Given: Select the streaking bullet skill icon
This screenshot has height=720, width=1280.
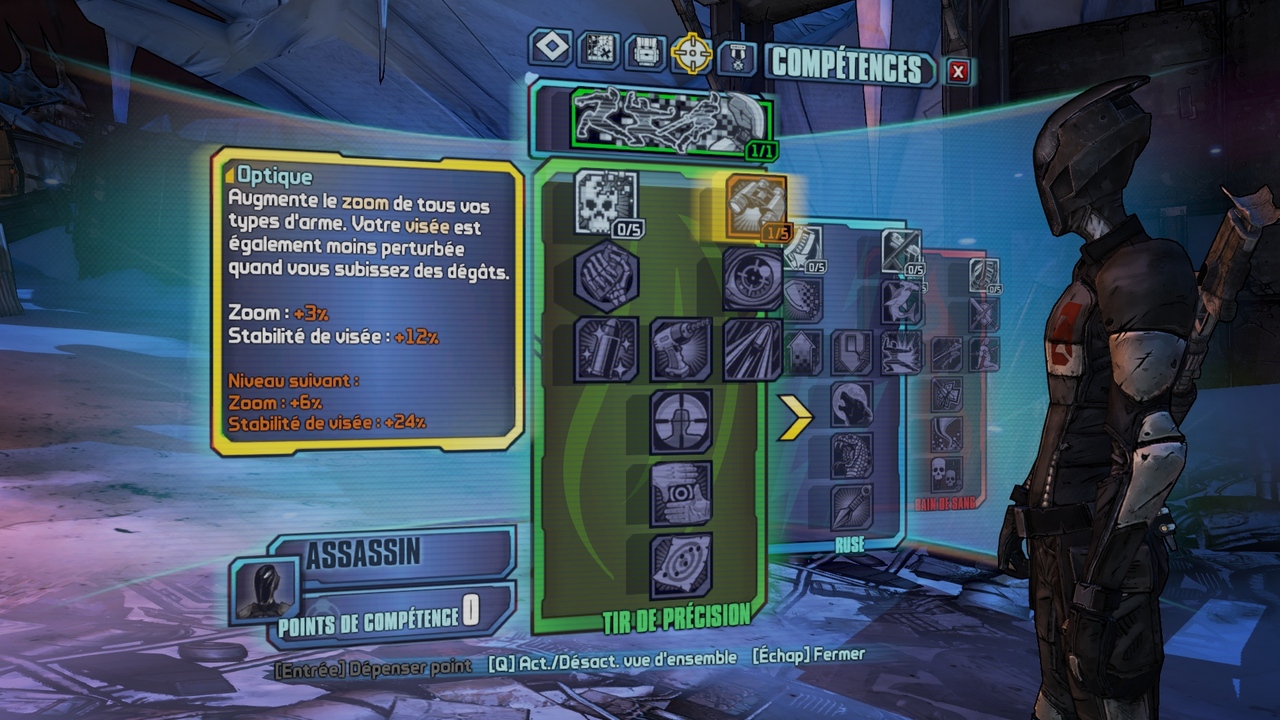Looking at the screenshot, I should tap(752, 349).
